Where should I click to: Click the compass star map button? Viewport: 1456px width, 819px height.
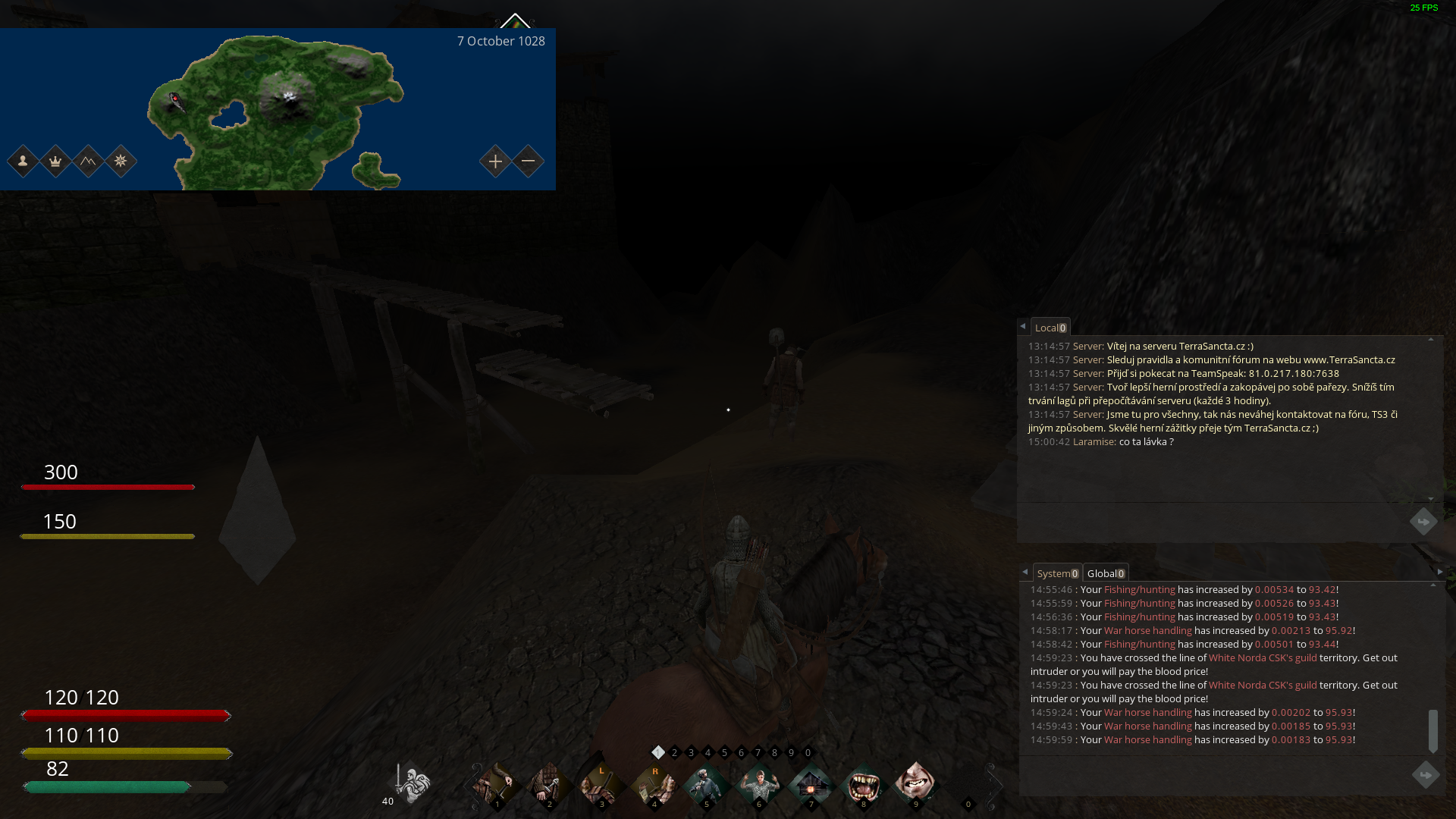[x=121, y=162]
